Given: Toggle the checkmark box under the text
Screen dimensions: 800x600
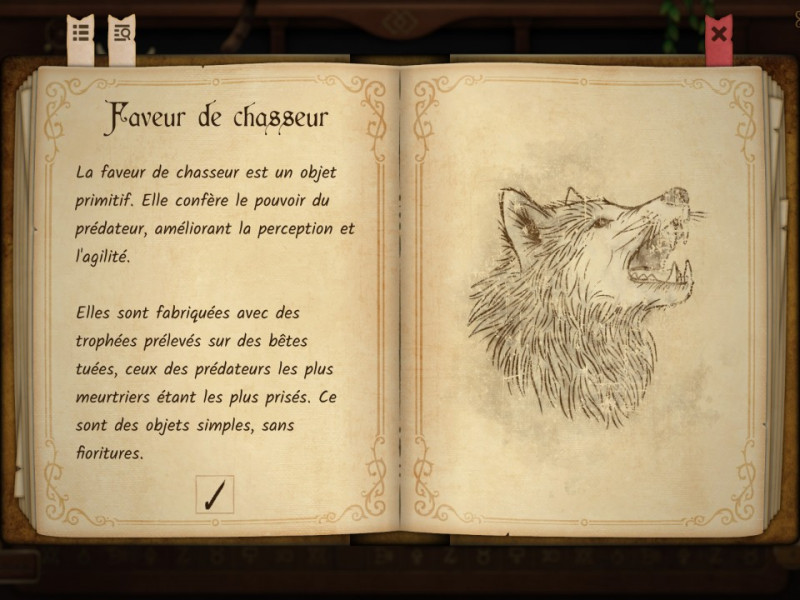Looking at the screenshot, I should pos(214,495).
